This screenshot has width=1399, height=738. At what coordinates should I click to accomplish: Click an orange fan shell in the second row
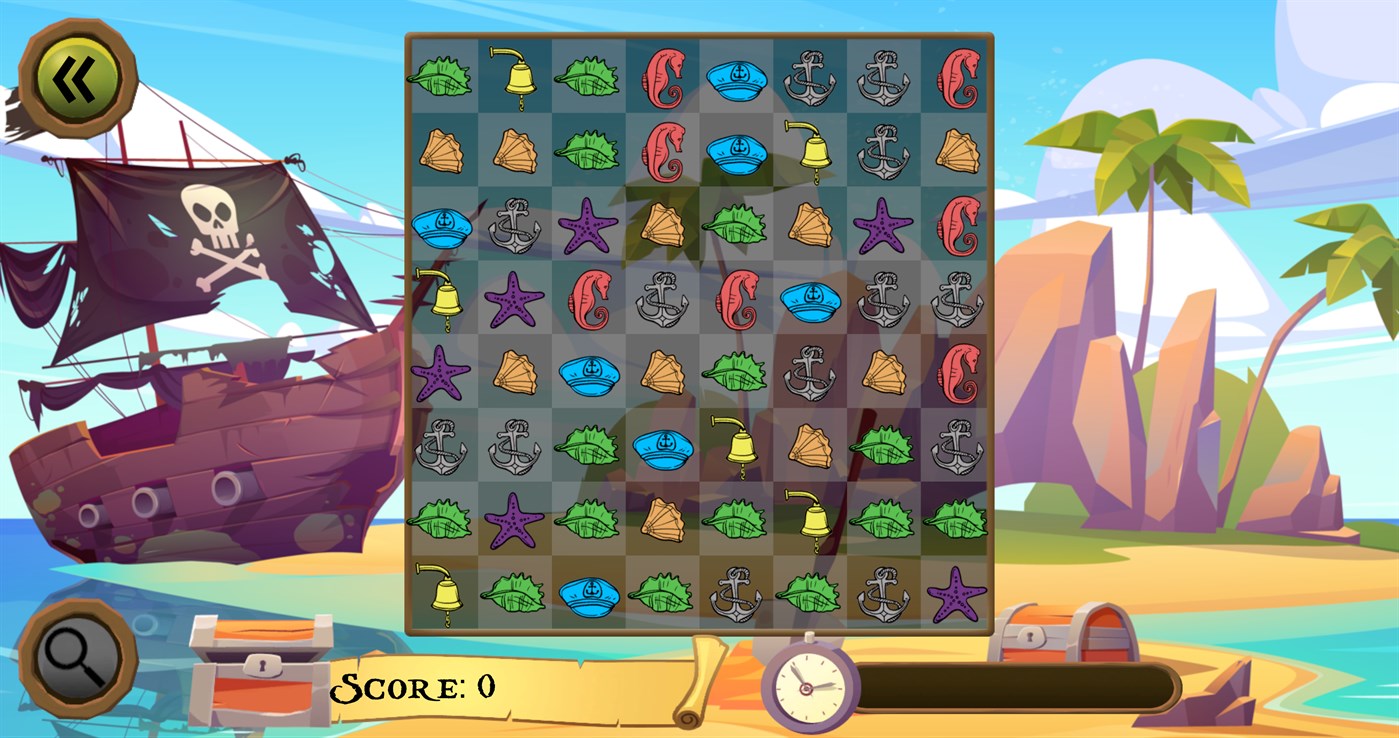(445, 150)
